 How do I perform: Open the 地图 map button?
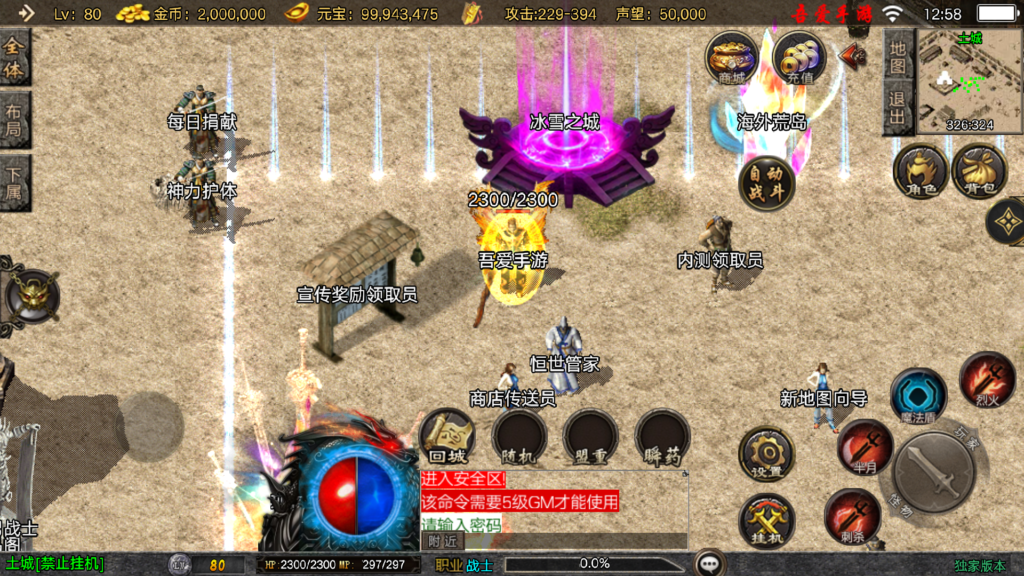898,56
